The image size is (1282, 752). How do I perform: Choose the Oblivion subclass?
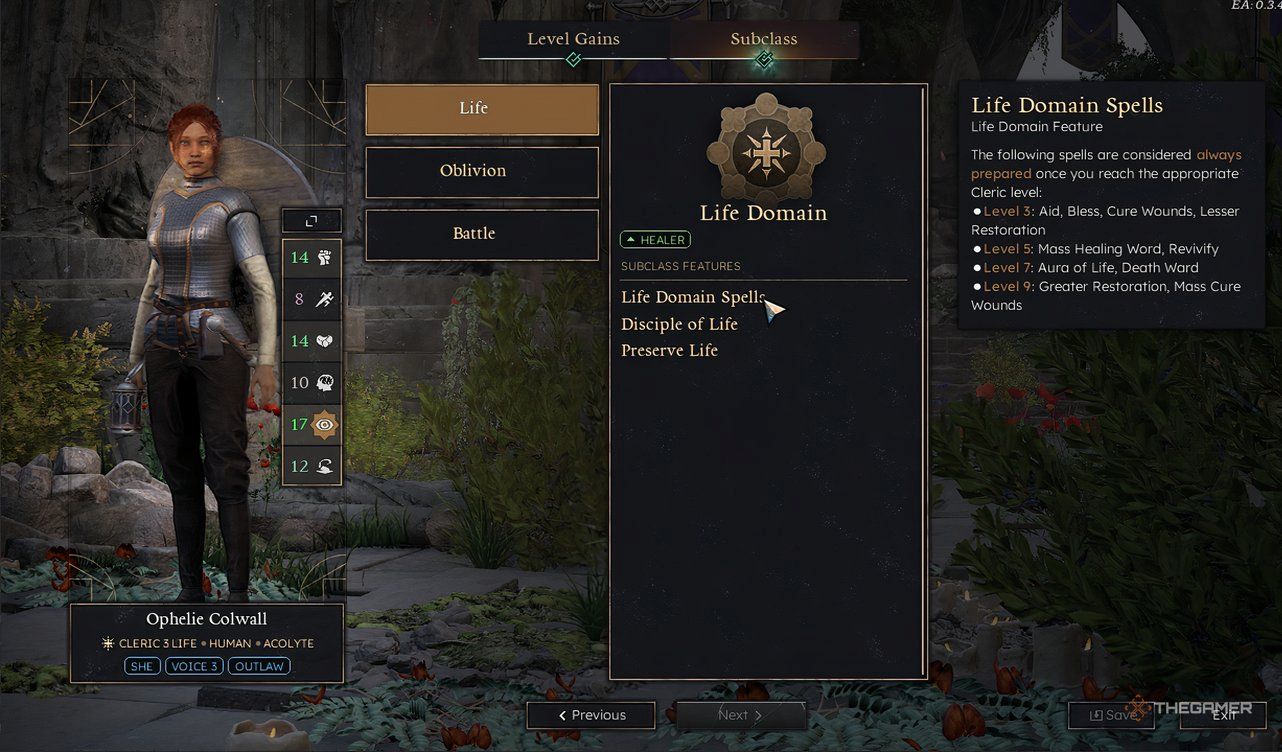pos(482,172)
